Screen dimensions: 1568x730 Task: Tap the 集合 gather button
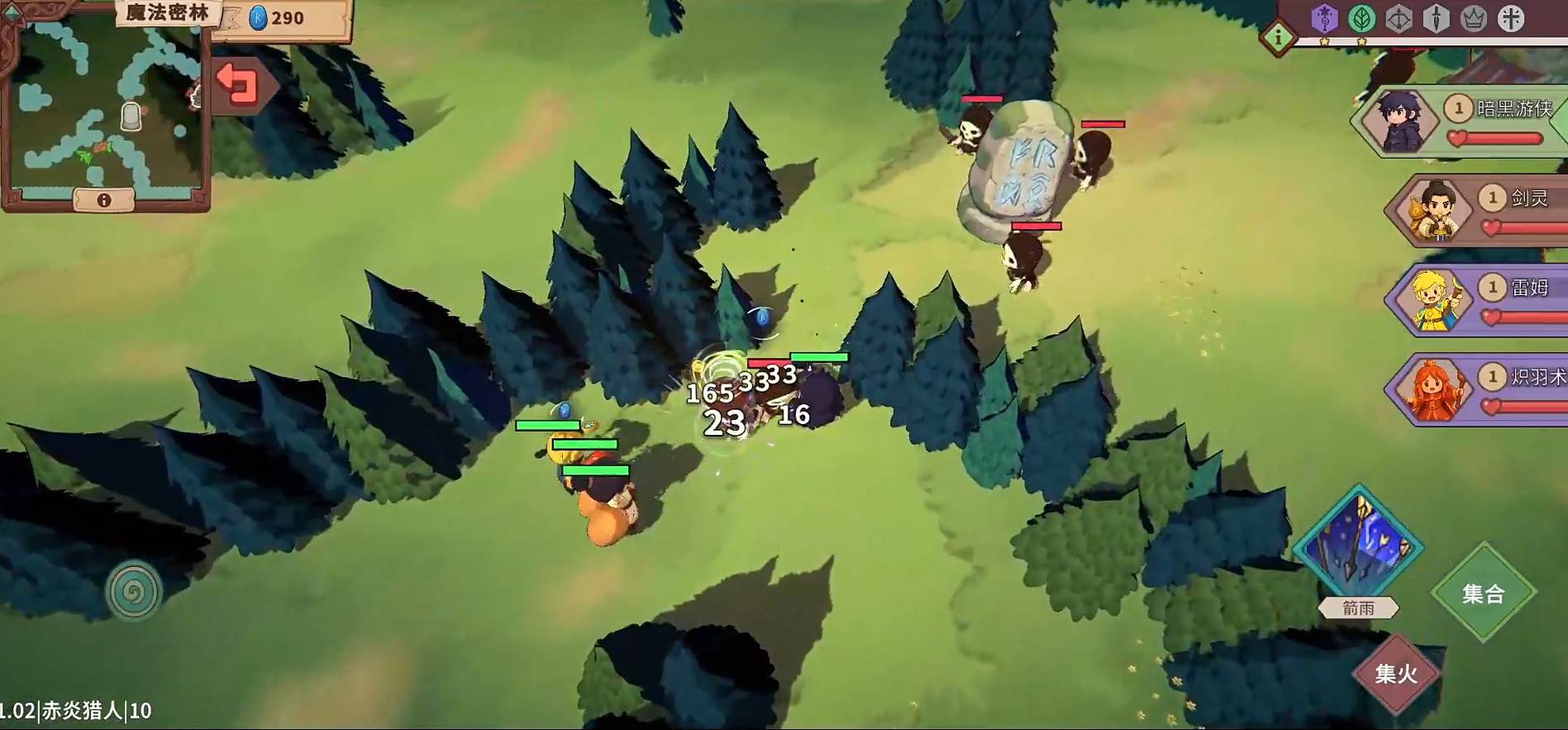1484,593
